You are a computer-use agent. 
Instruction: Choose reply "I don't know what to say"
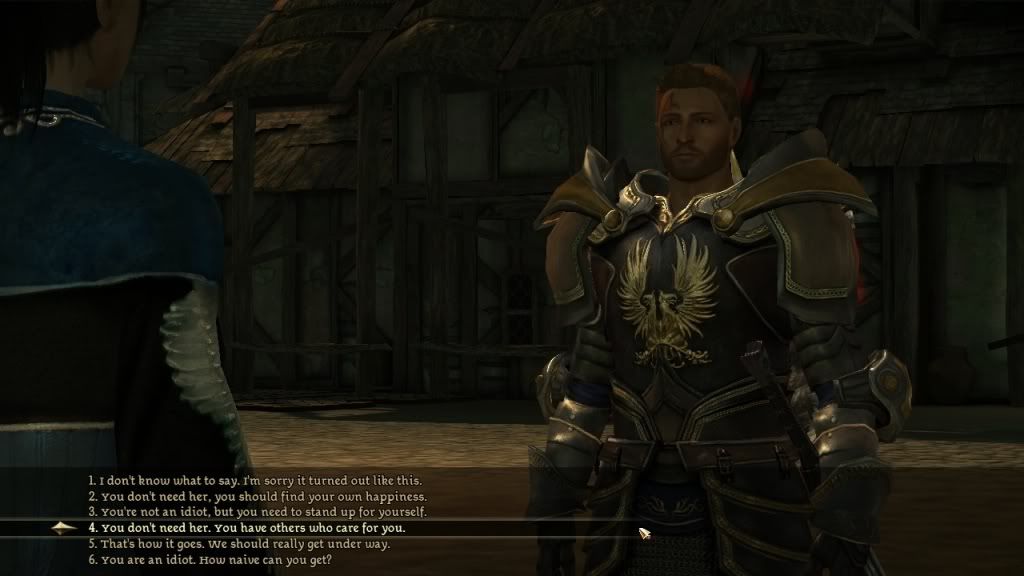(262, 480)
